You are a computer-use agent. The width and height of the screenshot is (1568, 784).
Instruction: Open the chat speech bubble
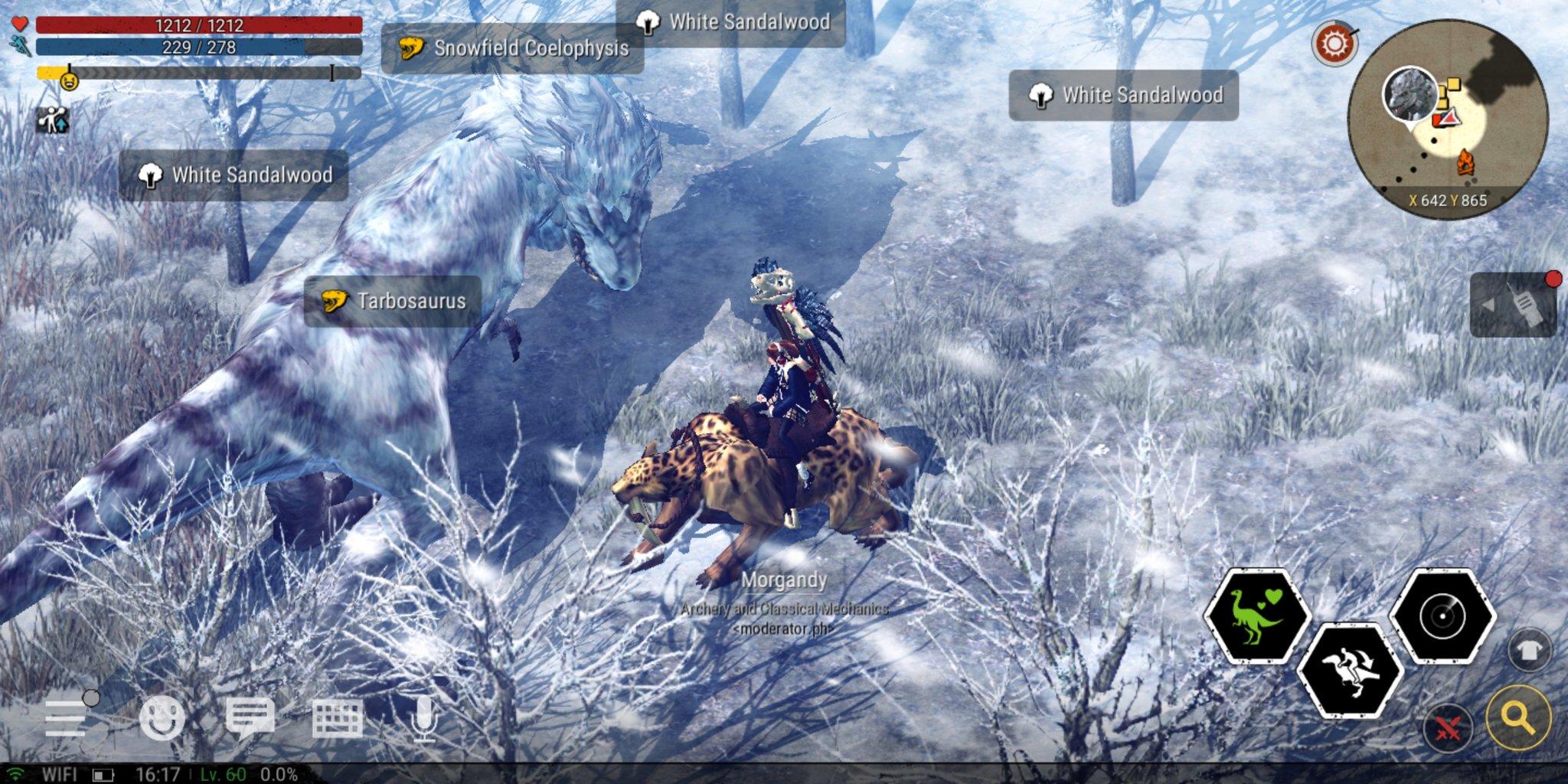250,719
